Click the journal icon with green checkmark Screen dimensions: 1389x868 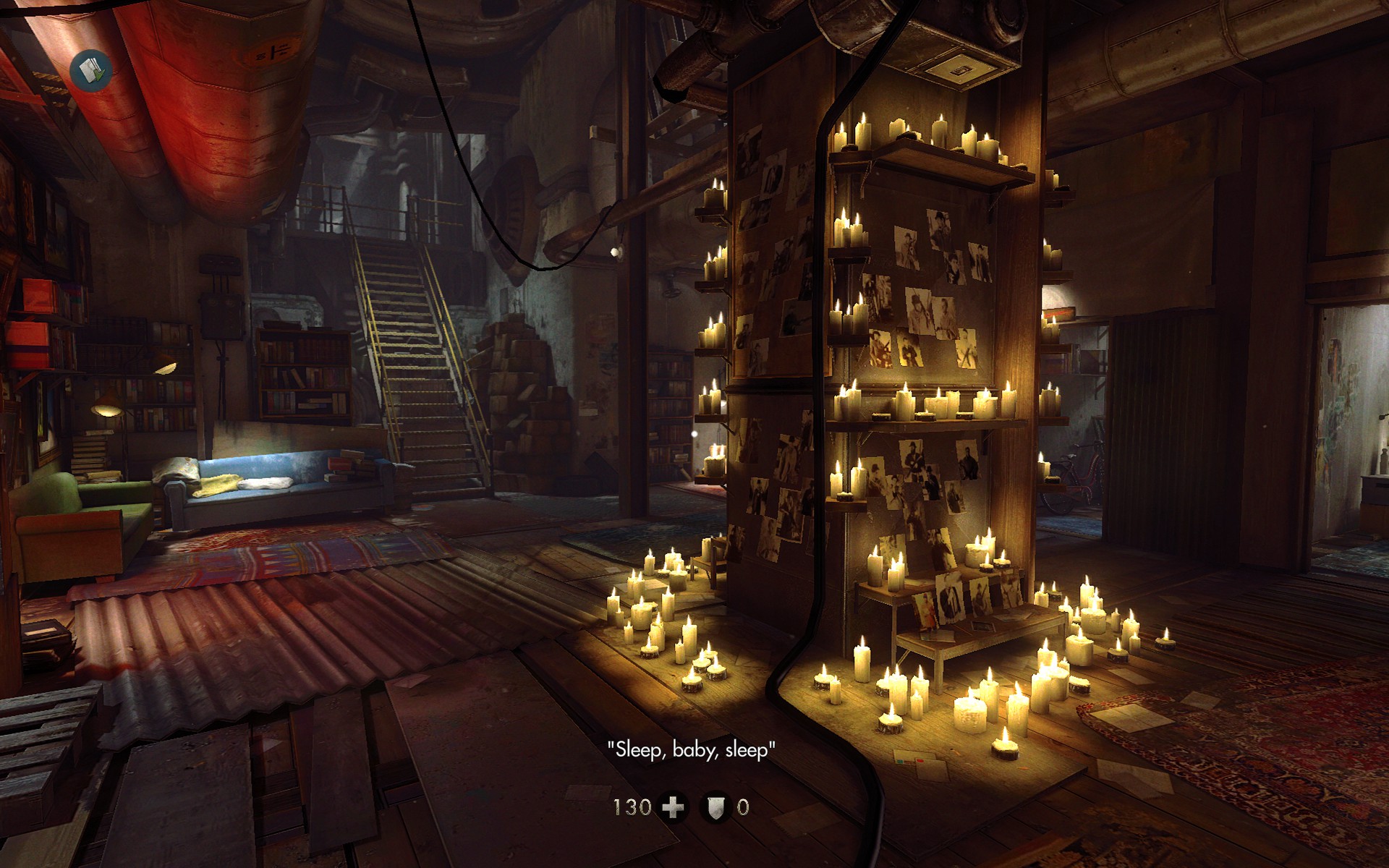click(x=91, y=70)
